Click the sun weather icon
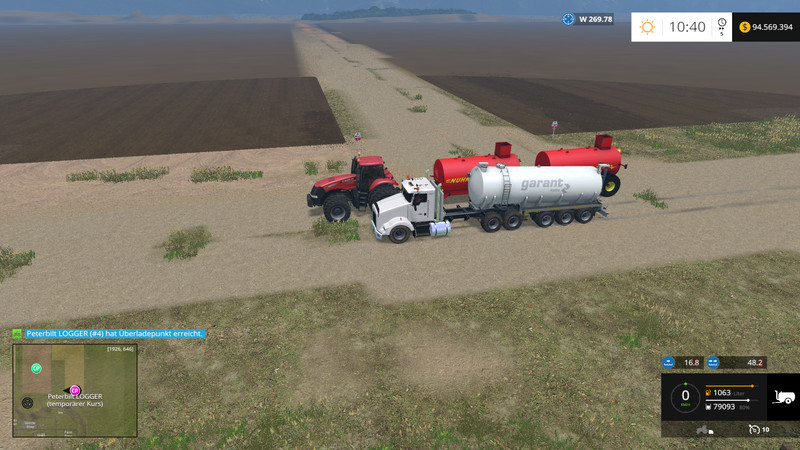Viewport: 800px width, 450px height. point(648,27)
